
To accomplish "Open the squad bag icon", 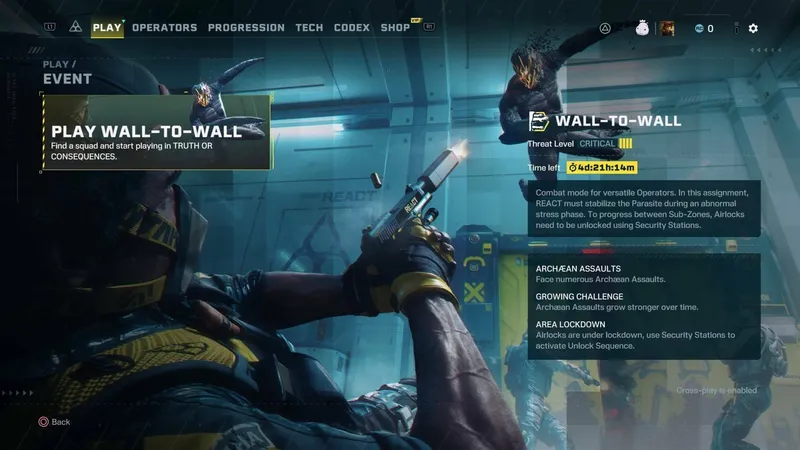I will point(642,29).
